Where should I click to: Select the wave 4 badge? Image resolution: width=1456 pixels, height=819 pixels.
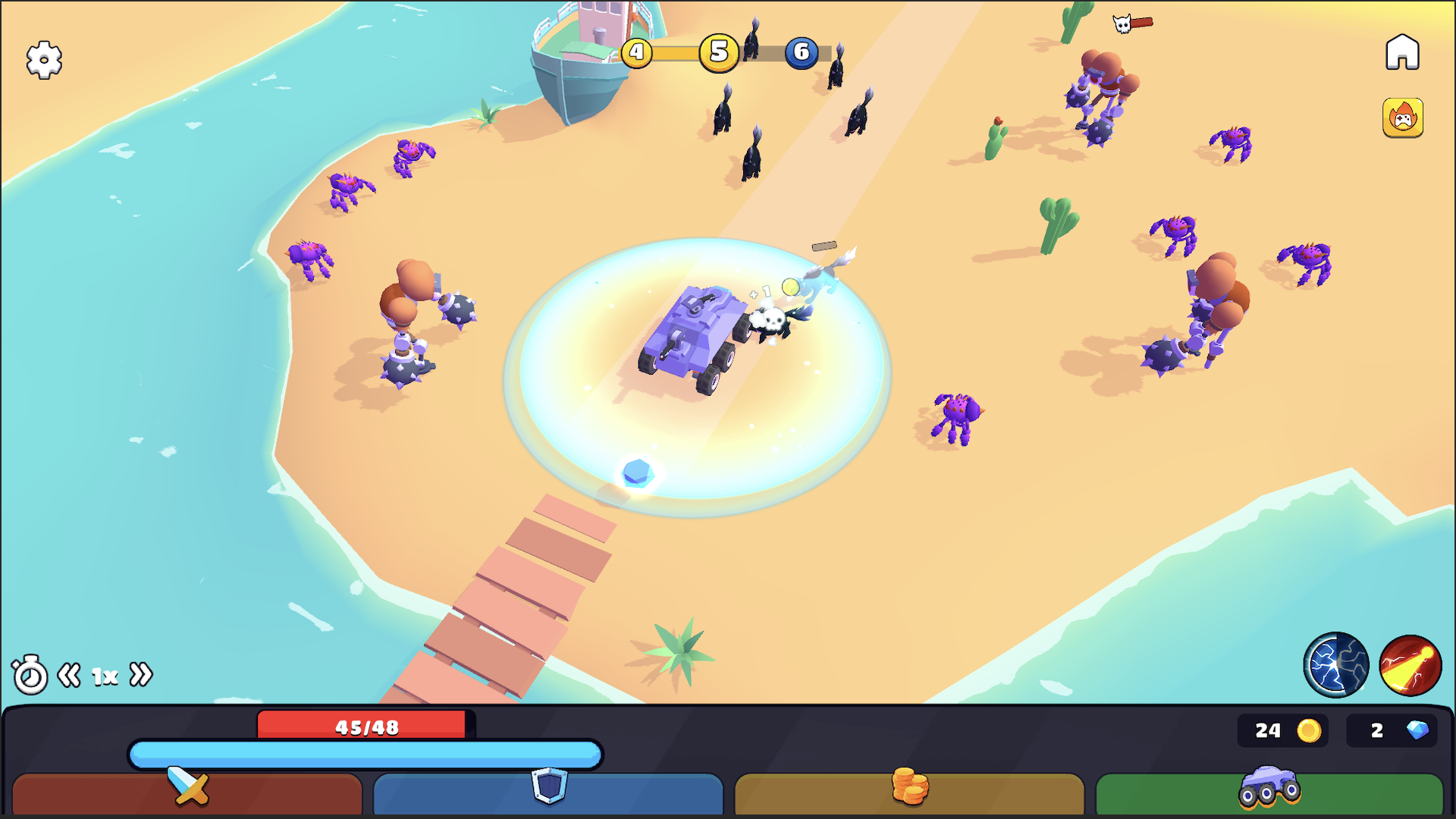(x=637, y=53)
